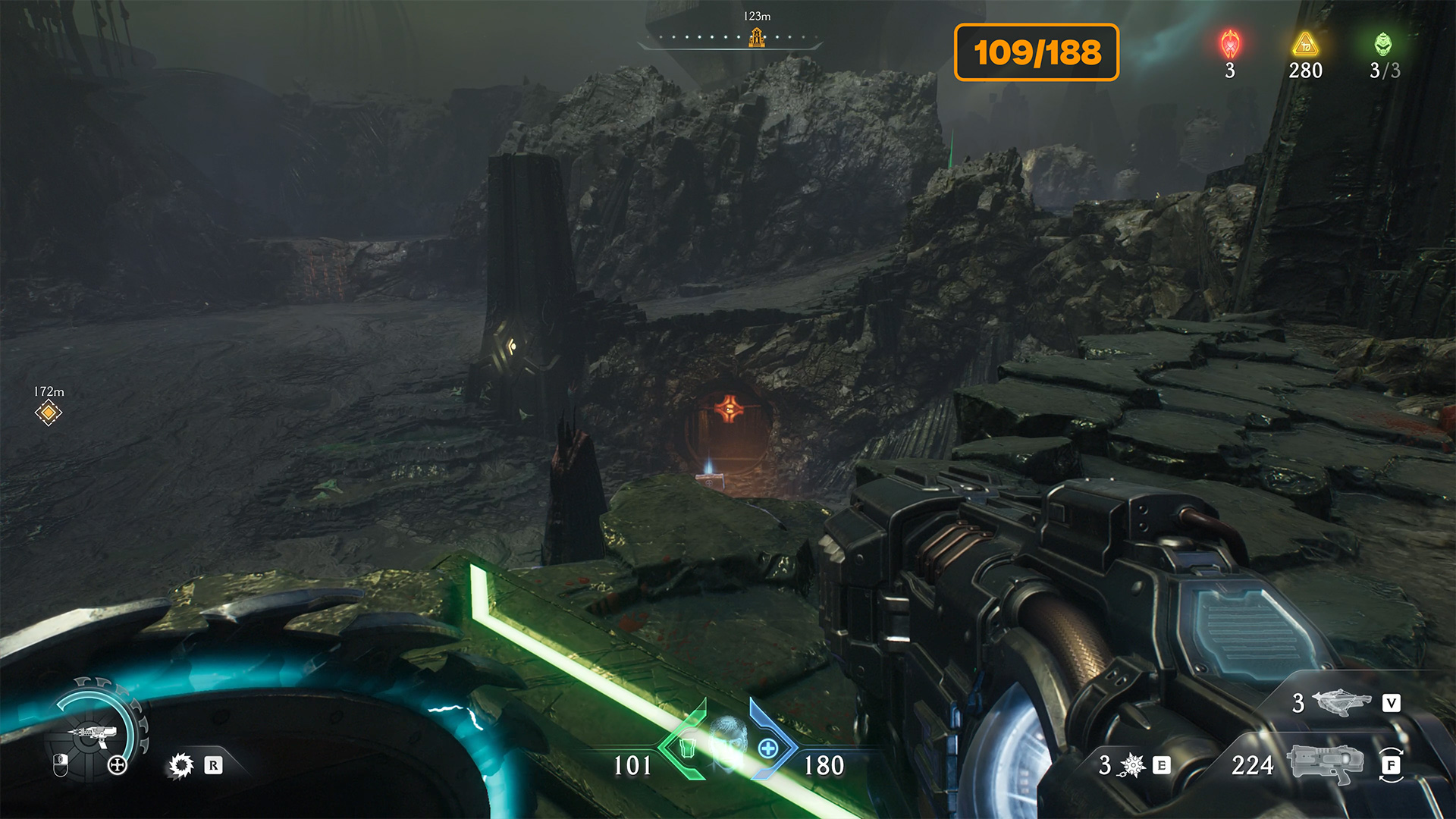Select the shuriken equipment icon
Image resolution: width=1456 pixels, height=819 pixels.
[x=1132, y=765]
